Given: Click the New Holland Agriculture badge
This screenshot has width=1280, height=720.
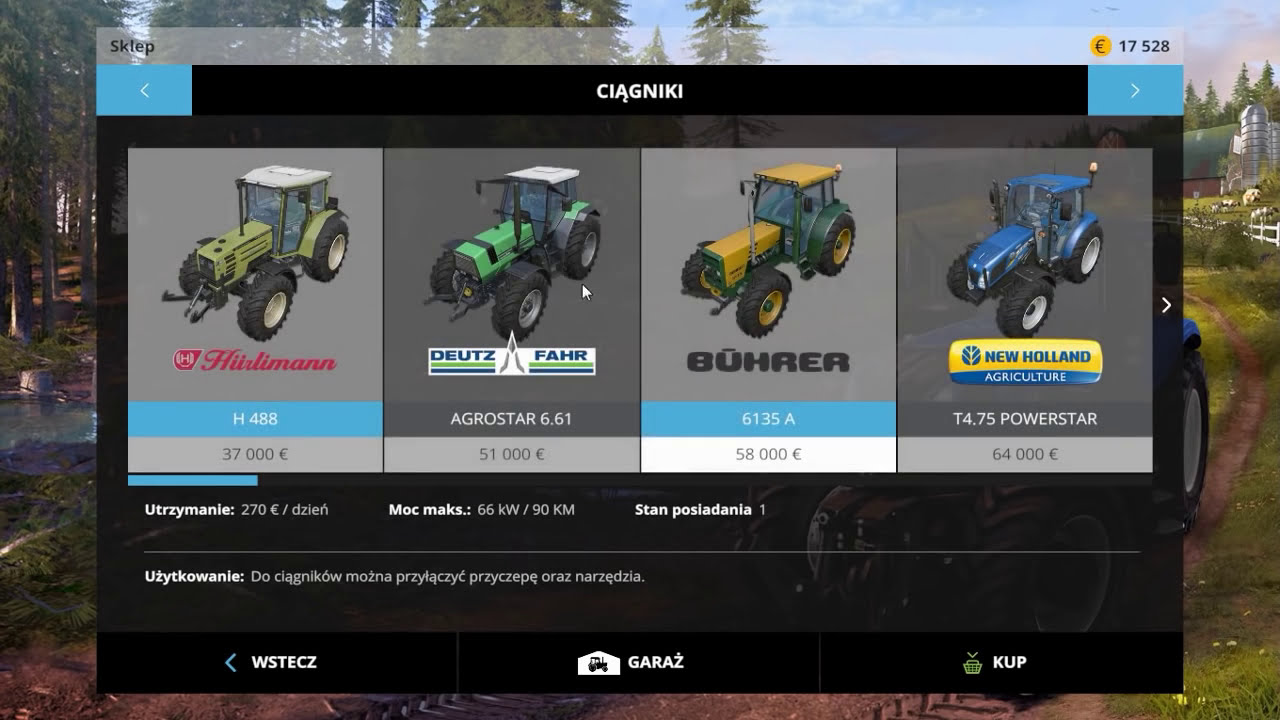Looking at the screenshot, I should pyautogui.click(x=1024, y=363).
